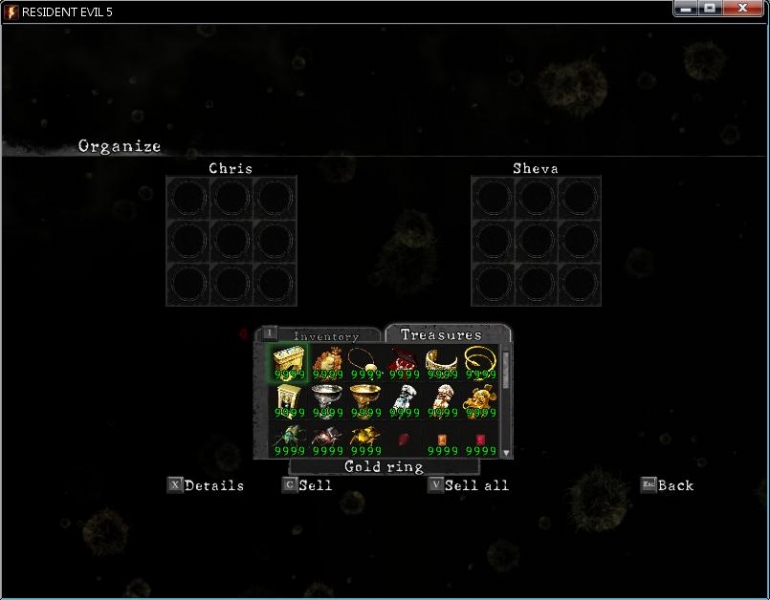Viewport: 770px width, 600px height.
Task: Sell the selected Gold ring
Action: pos(307,485)
